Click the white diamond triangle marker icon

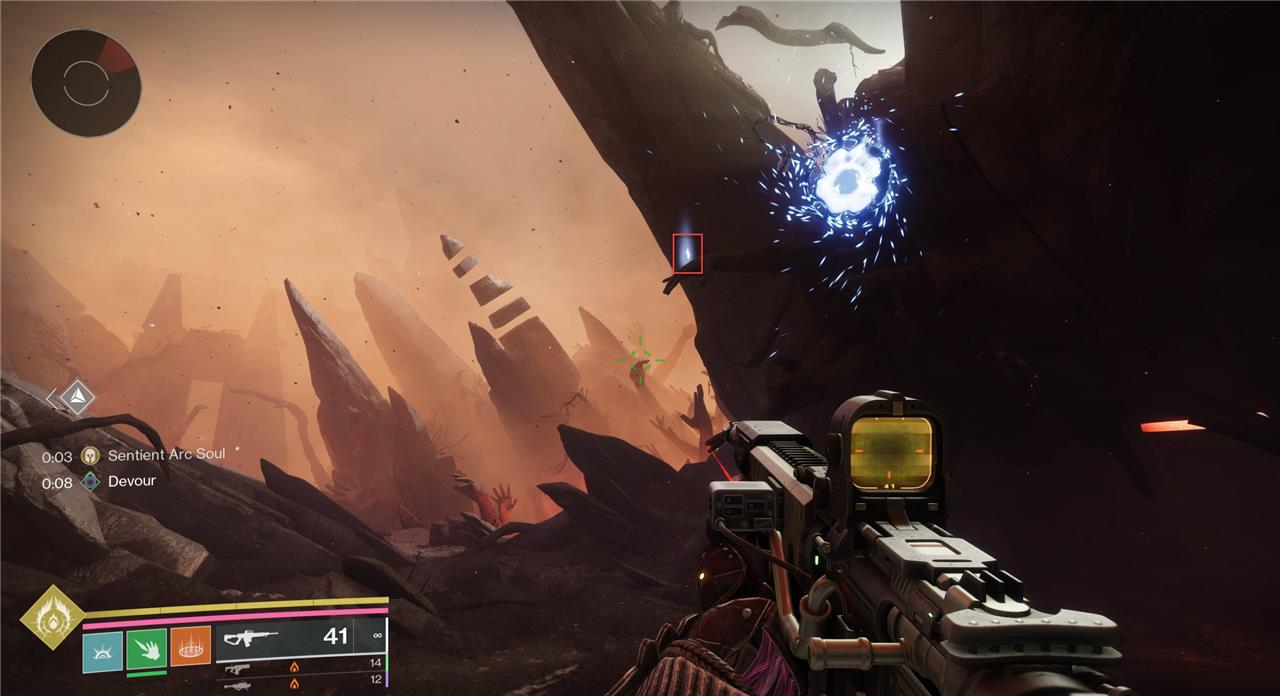coord(76,398)
